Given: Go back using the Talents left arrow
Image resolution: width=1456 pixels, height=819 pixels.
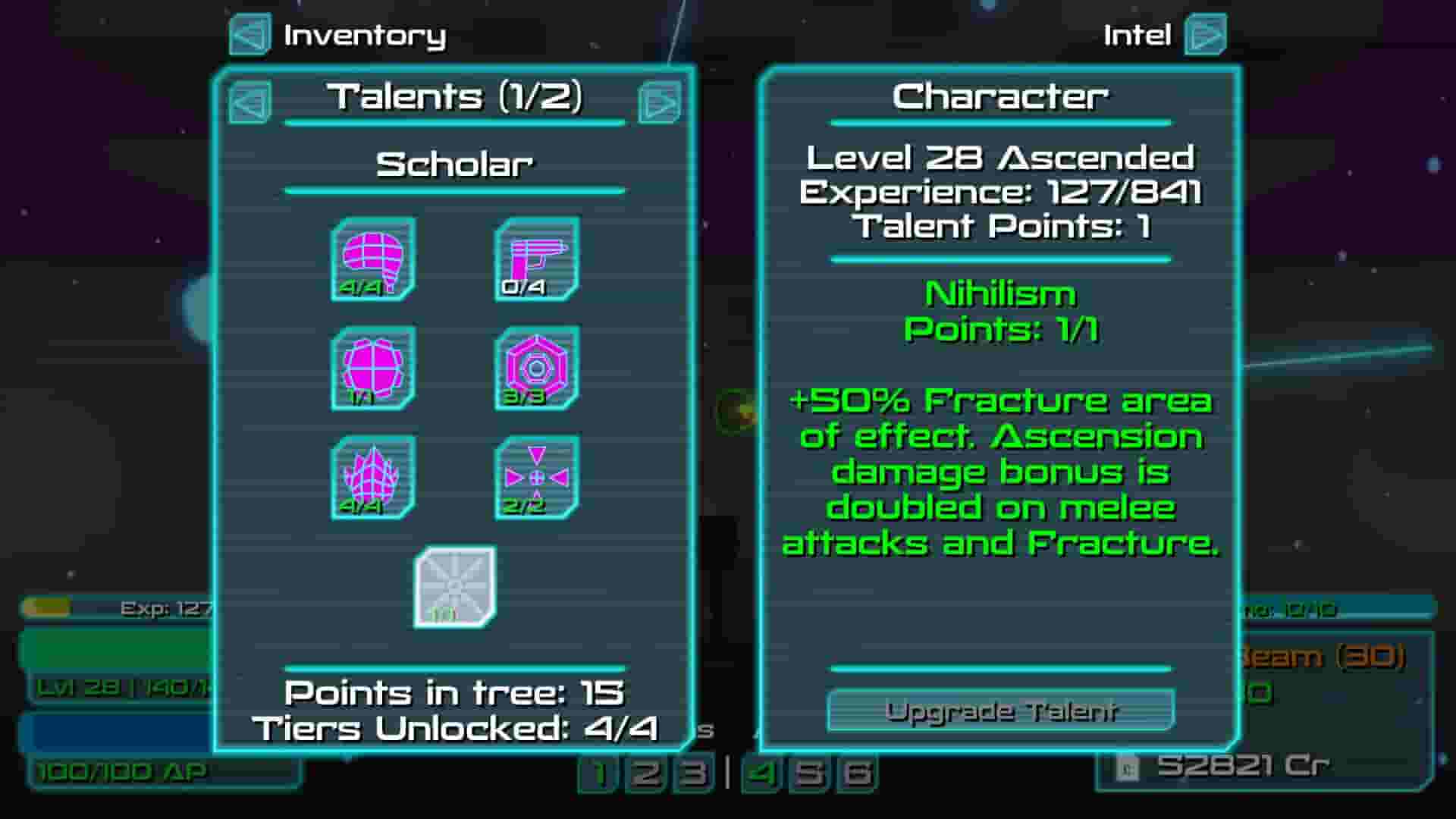Looking at the screenshot, I should click(x=249, y=102).
